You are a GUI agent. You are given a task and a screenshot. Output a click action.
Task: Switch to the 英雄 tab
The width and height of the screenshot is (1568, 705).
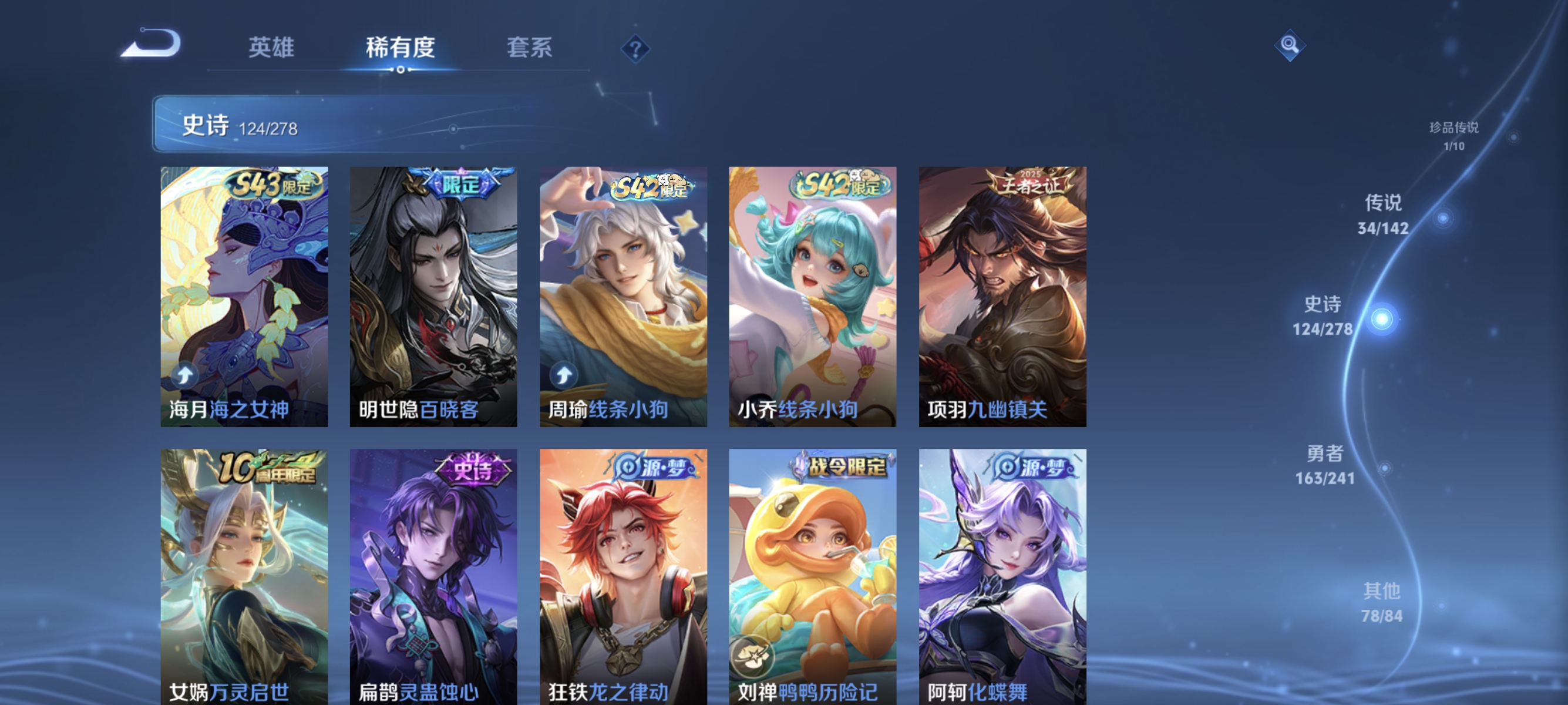pos(270,48)
